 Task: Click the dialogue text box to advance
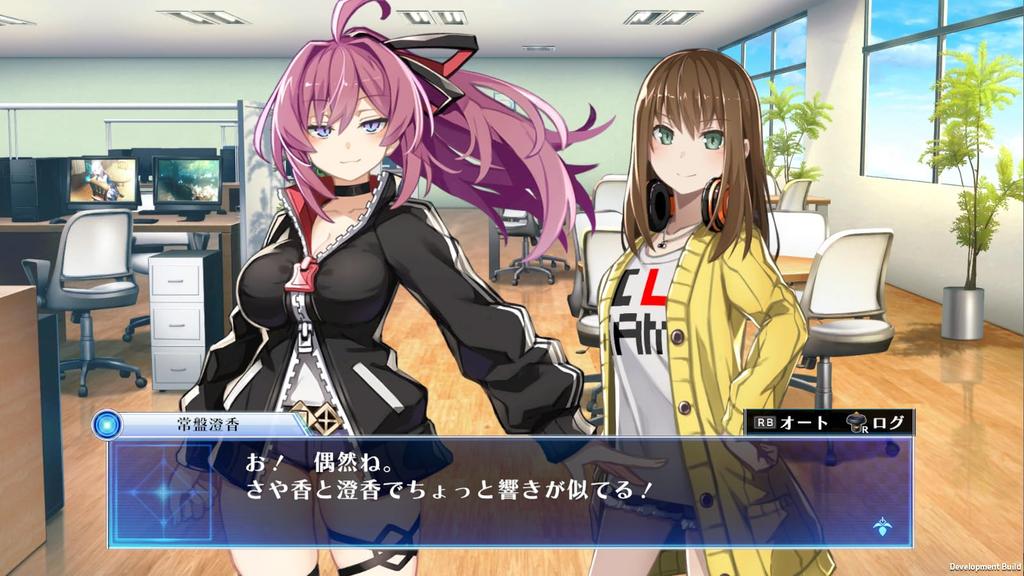(510, 491)
